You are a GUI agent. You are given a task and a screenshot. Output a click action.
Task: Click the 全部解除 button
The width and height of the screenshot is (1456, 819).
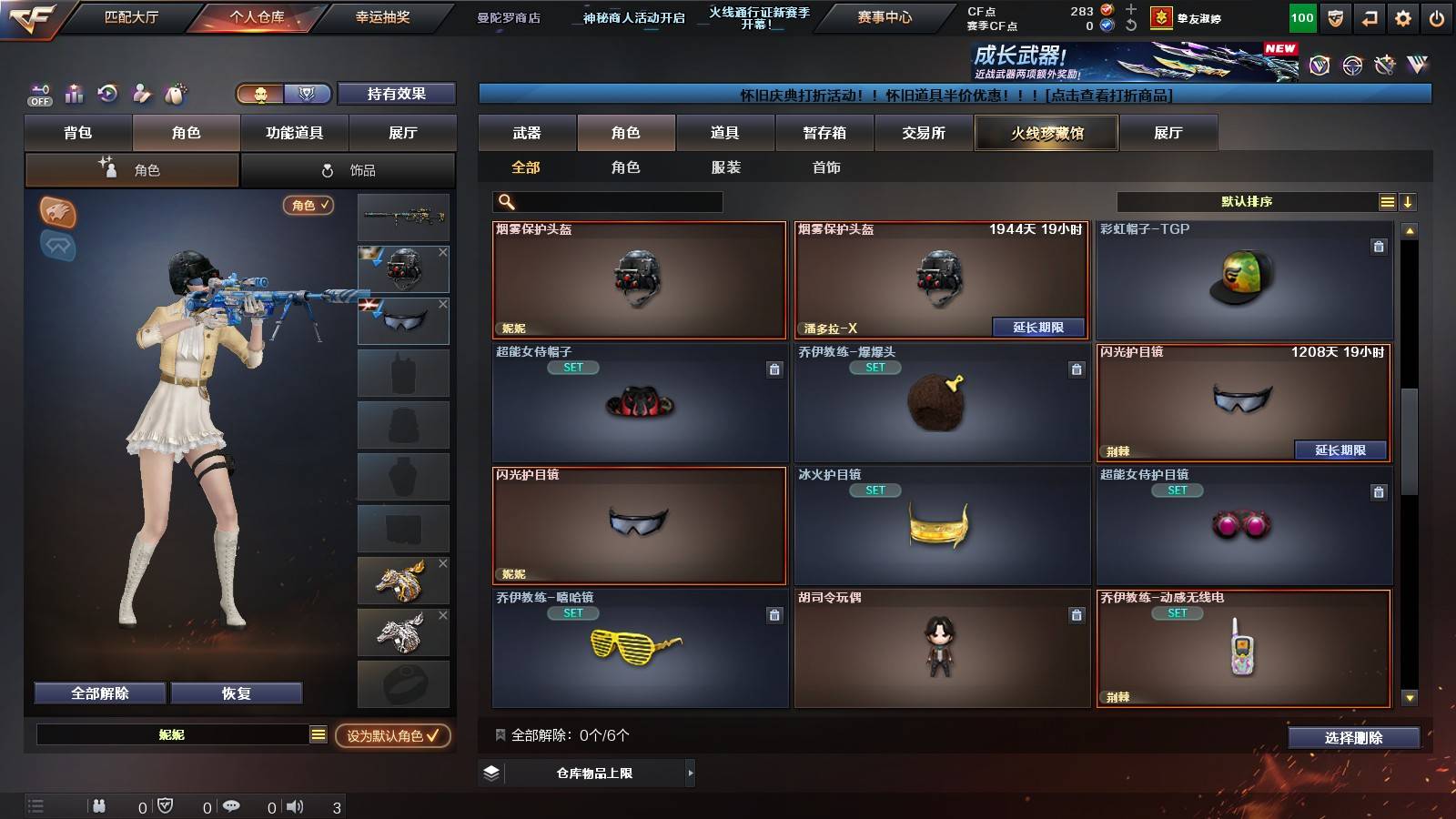[x=98, y=693]
